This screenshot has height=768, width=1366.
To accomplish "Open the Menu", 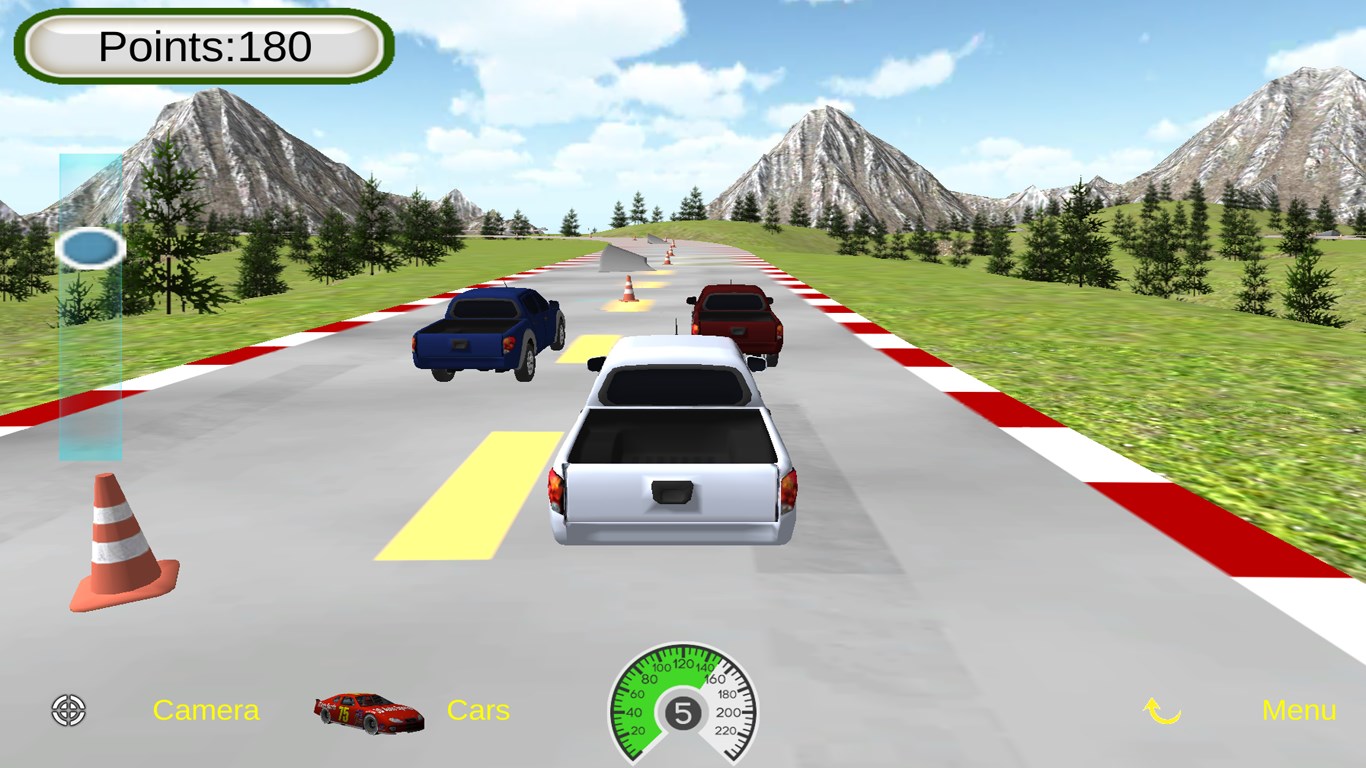I will [1298, 710].
